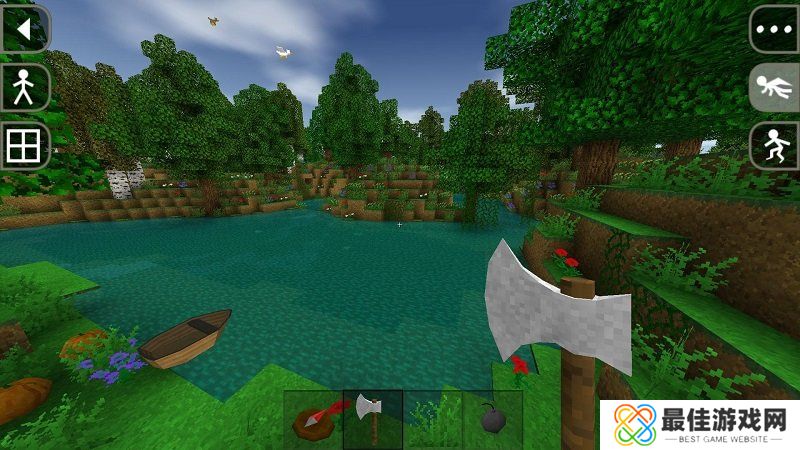Open the three-dots more options menu
Screen dimensions: 800x450
(x=774, y=29)
